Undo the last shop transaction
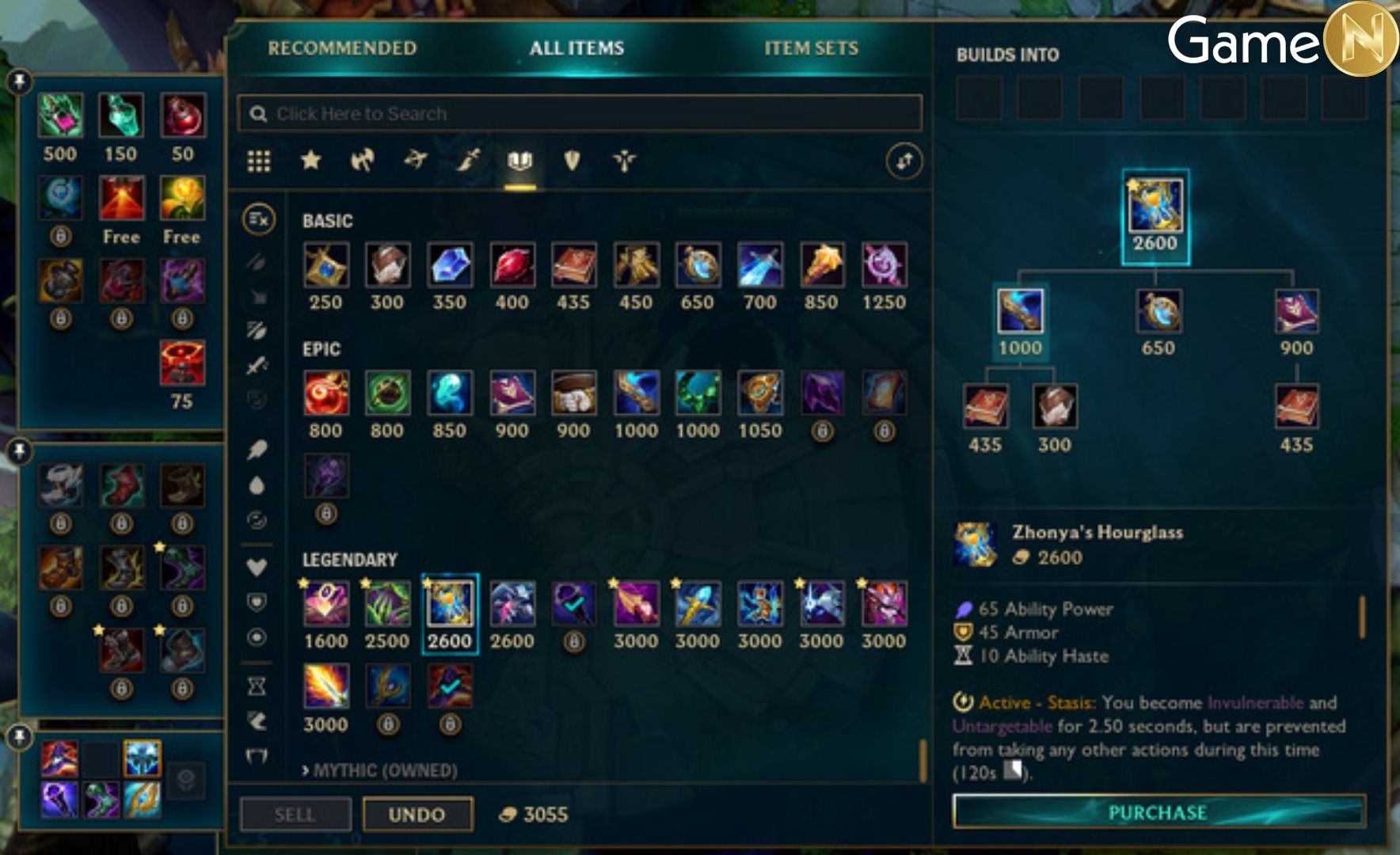 coord(417,815)
